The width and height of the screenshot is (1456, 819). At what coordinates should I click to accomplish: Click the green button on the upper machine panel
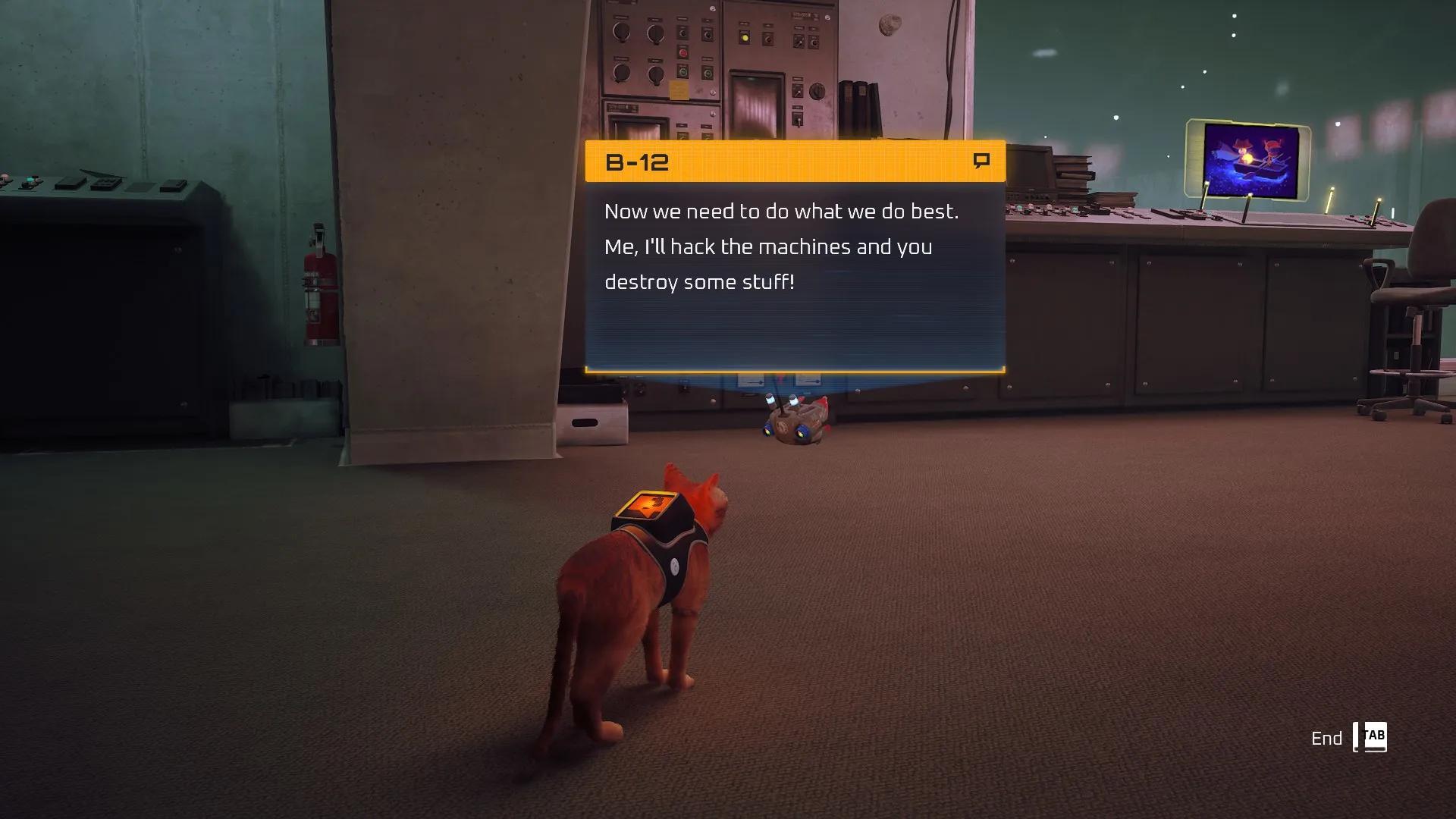(682, 72)
